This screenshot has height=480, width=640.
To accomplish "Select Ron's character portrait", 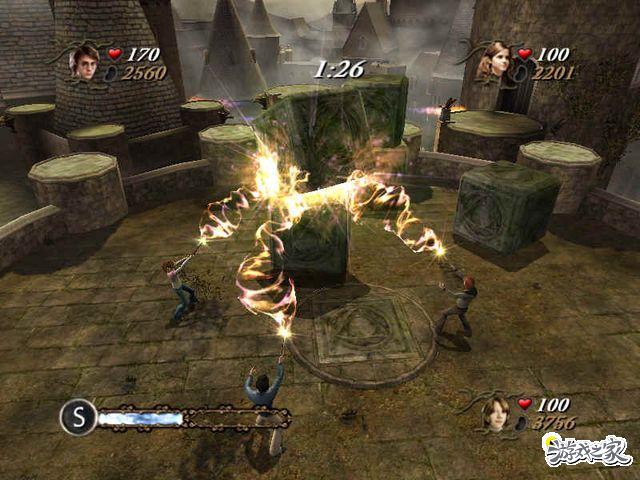I will point(494,412).
